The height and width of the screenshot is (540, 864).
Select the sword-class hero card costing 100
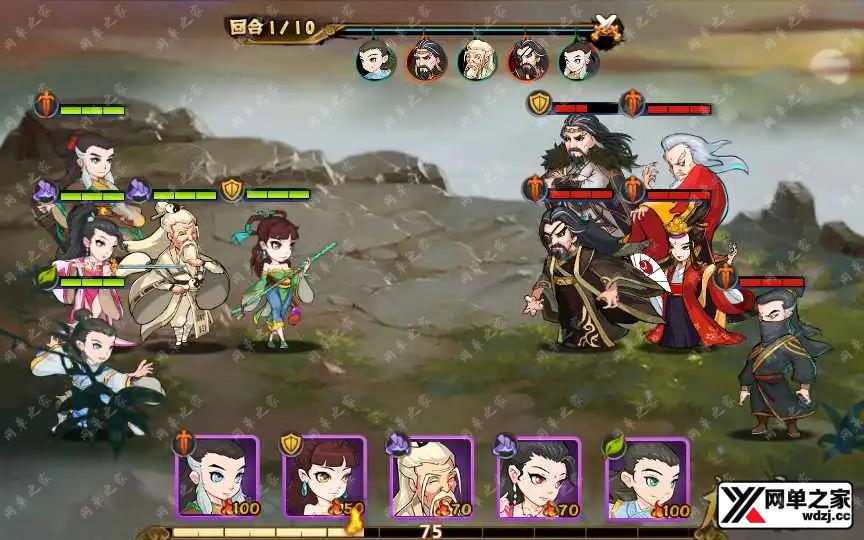click(x=217, y=477)
